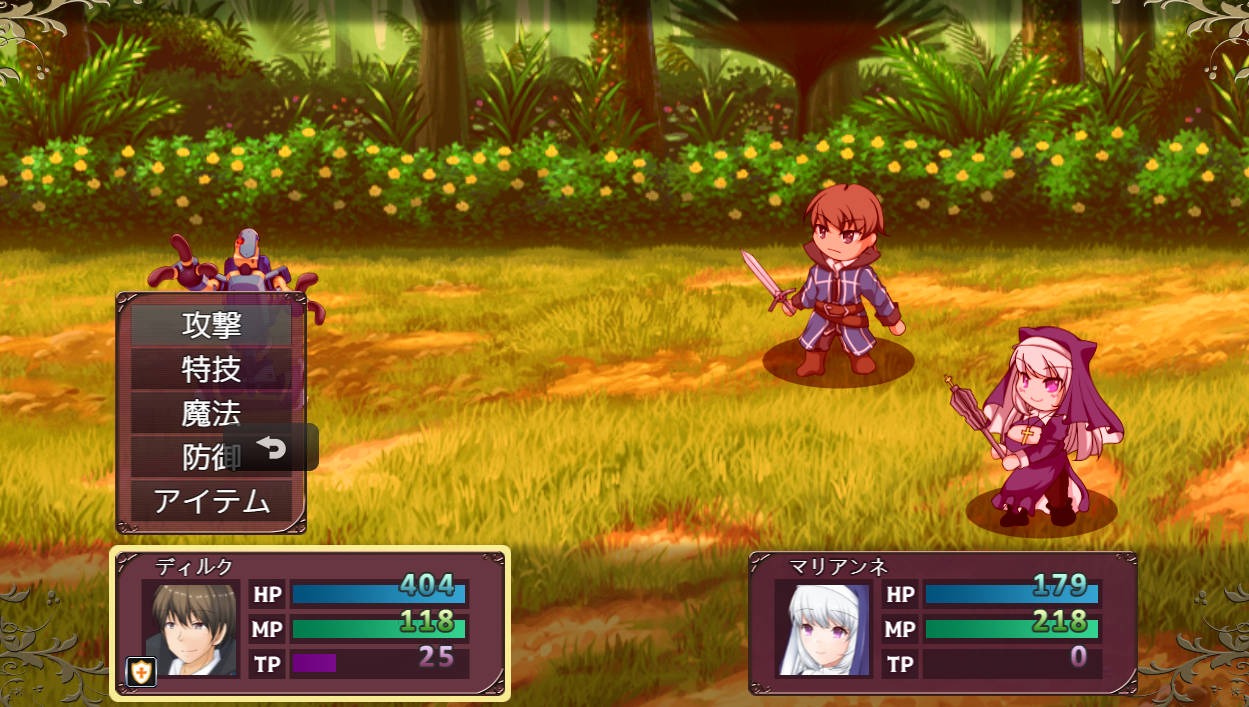1249x707 pixels.
Task: Choose the 特技 special skills command
Action: pyautogui.click(x=211, y=369)
